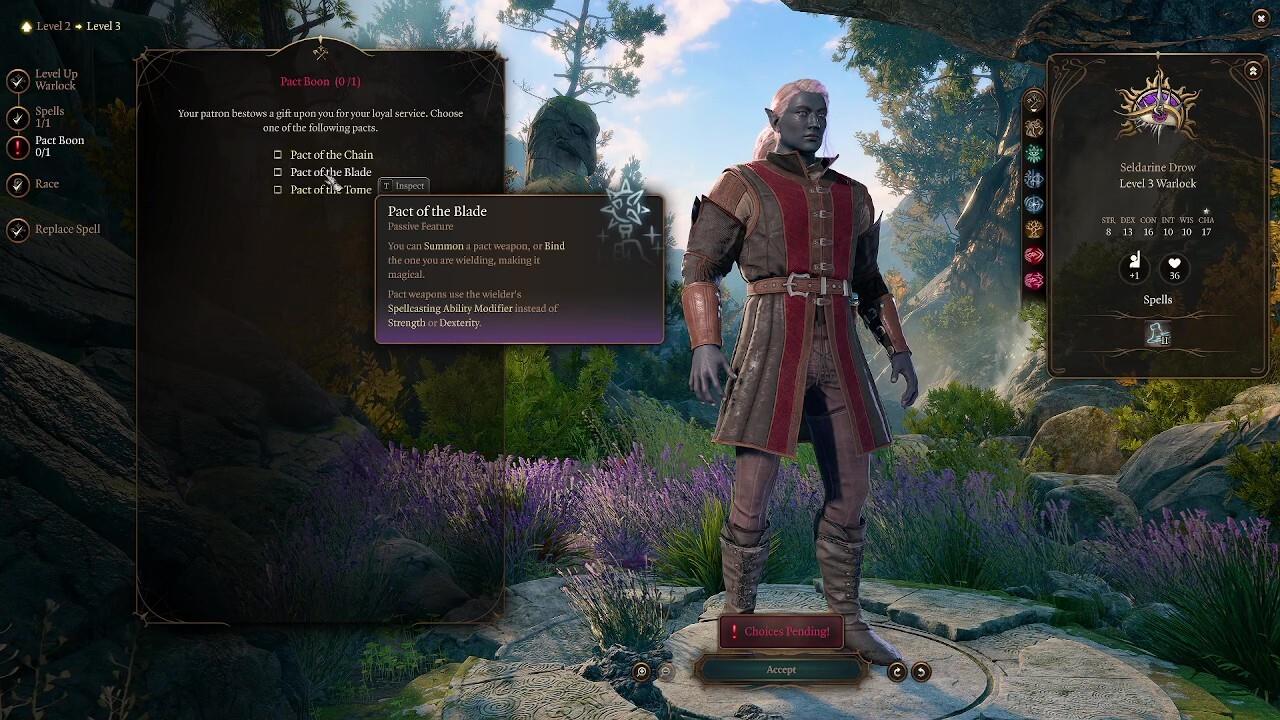This screenshot has height=720, width=1280.
Task: Select the Pact of the Chain checkbox
Action: 278,155
